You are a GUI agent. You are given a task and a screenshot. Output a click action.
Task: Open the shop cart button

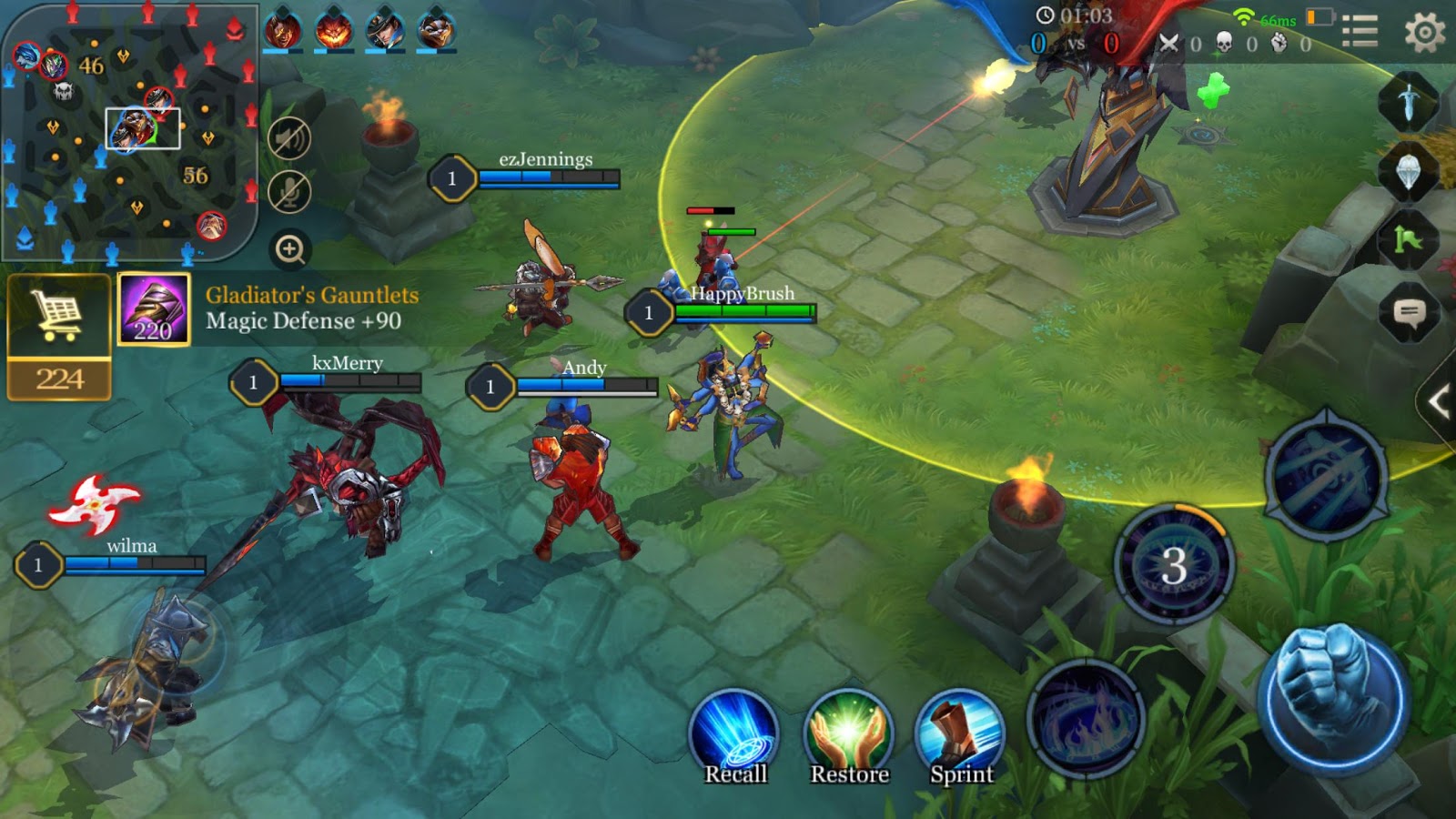[x=59, y=315]
